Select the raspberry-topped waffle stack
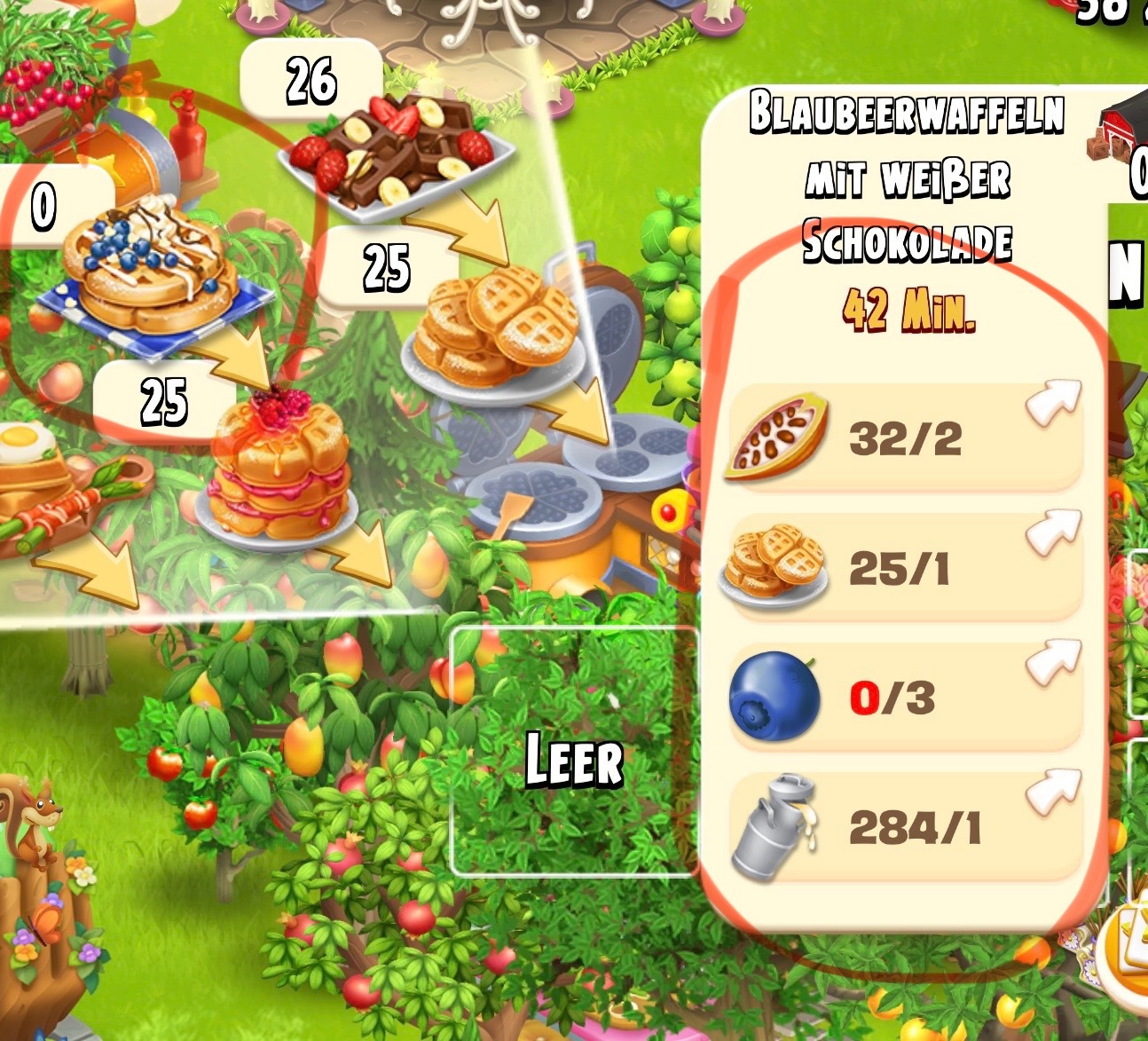Image resolution: width=1148 pixels, height=1041 pixels. 278,468
